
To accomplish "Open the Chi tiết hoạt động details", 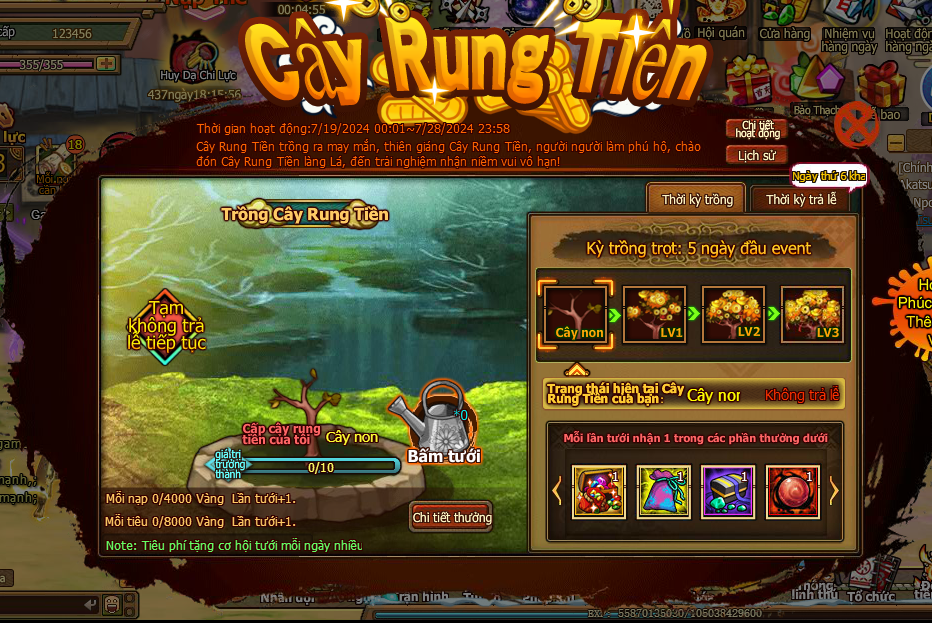I will [757, 129].
